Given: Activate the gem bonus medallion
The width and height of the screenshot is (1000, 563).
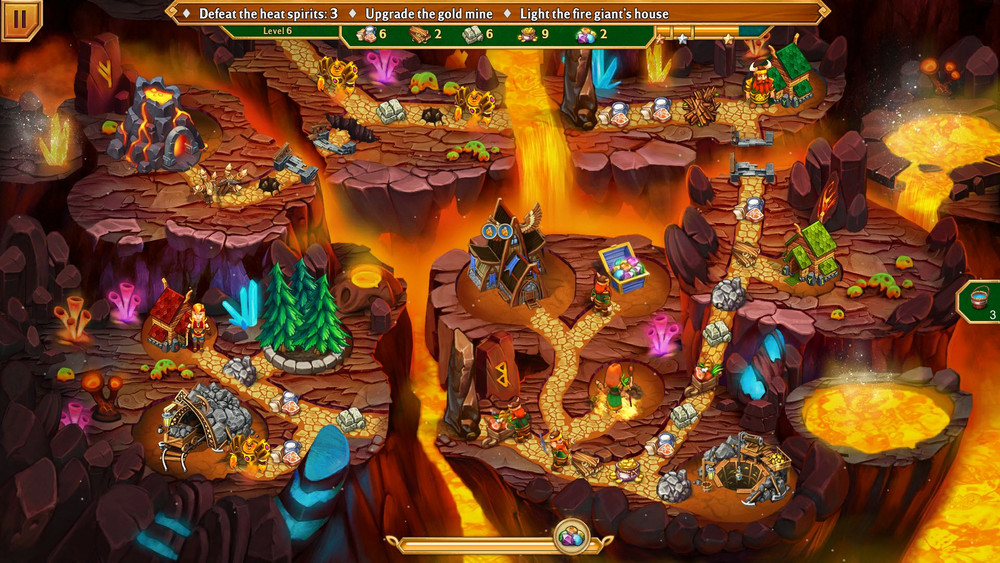Looking at the screenshot, I should click(571, 536).
